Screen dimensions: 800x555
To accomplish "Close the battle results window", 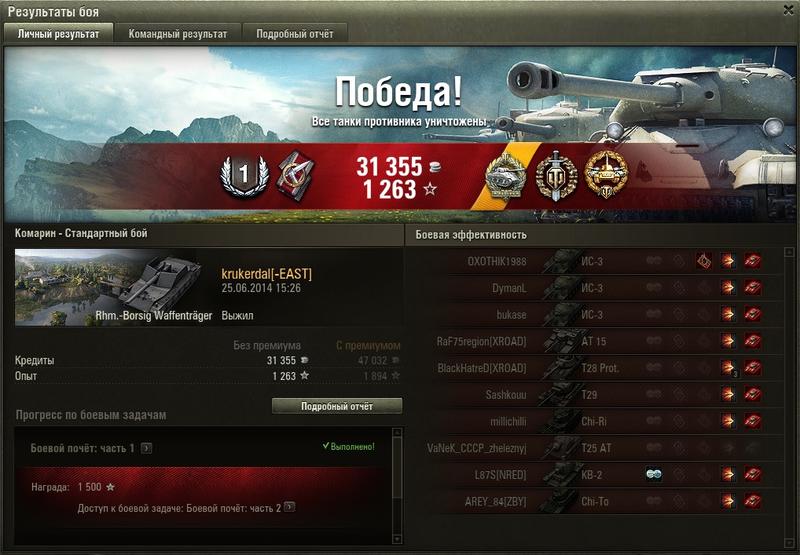I will 787,10.
